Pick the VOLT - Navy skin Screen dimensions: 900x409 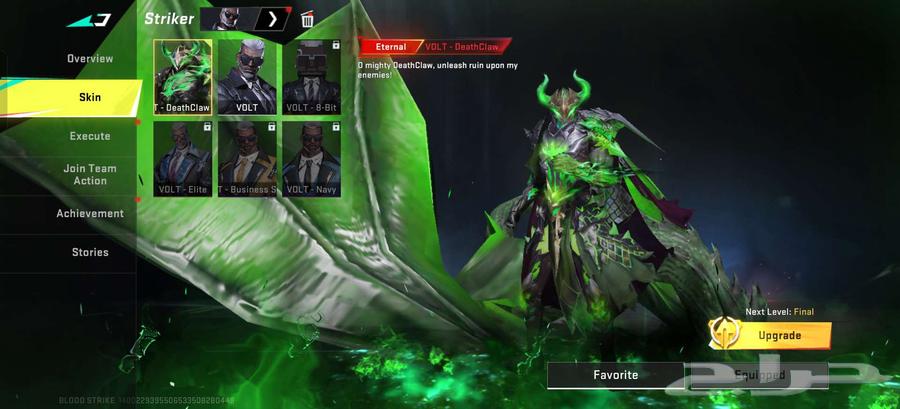[312, 158]
